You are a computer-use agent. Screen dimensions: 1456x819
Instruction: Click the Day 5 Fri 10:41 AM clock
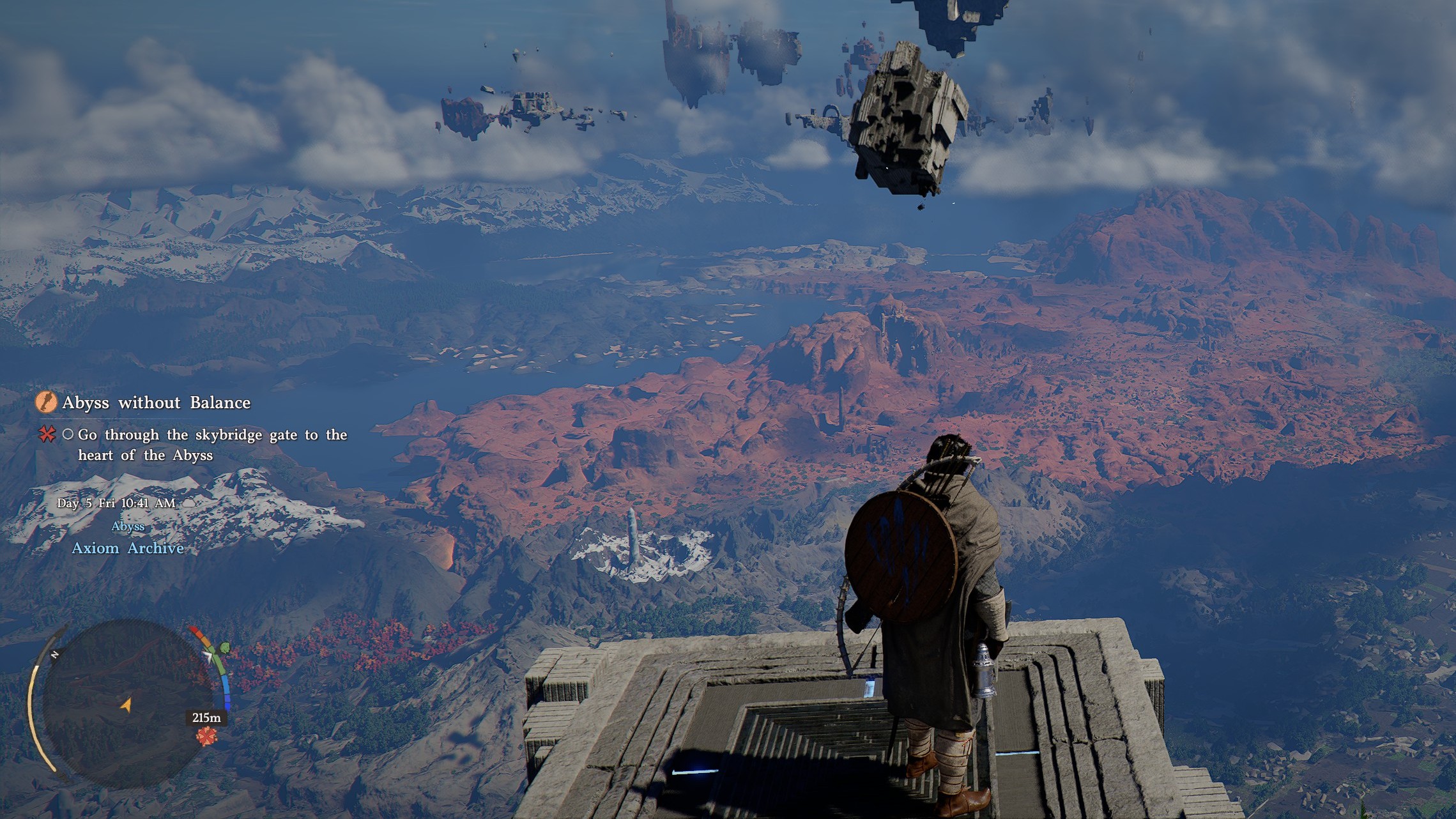[x=116, y=503]
